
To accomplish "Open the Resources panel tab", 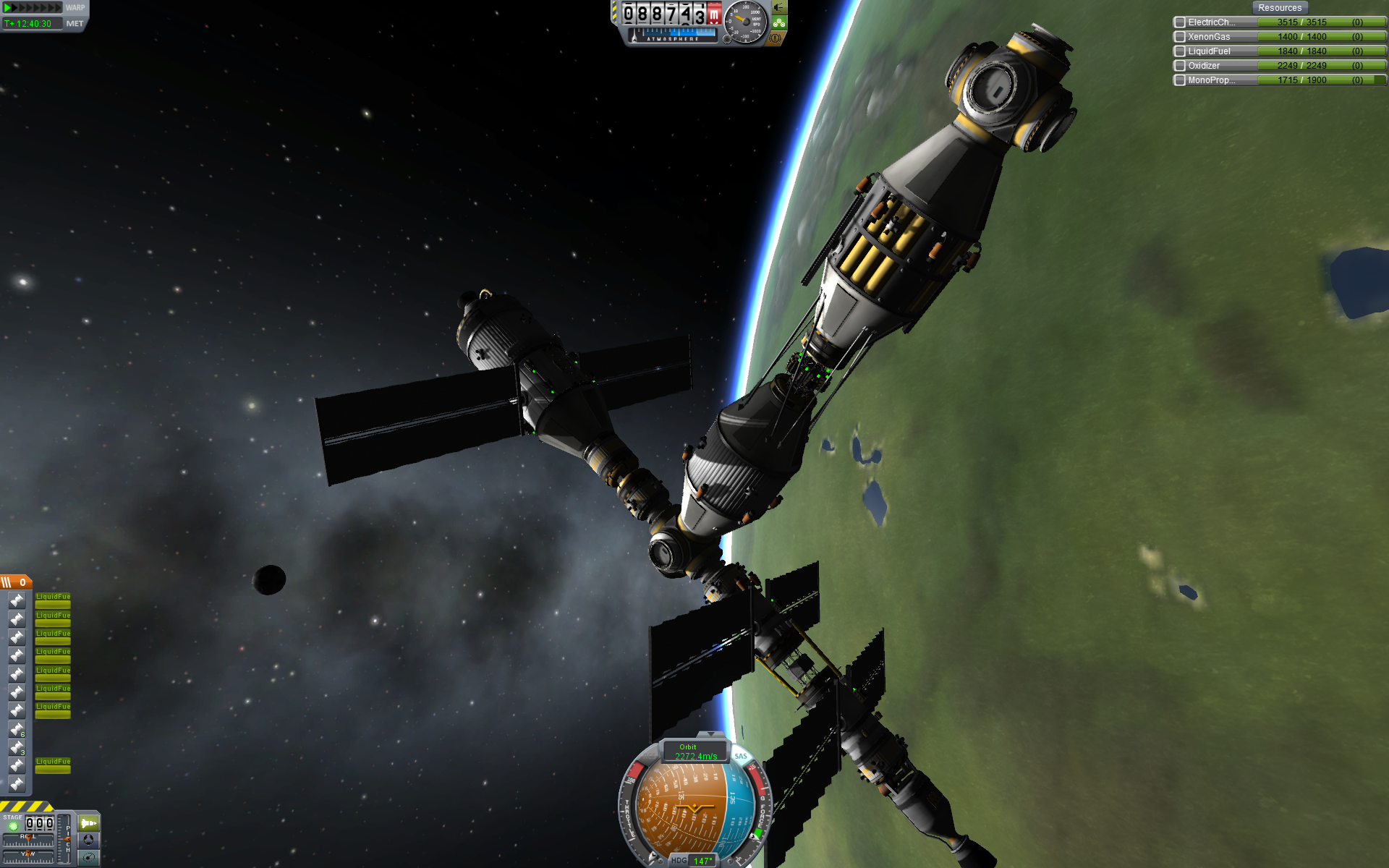I will pos(1279,8).
